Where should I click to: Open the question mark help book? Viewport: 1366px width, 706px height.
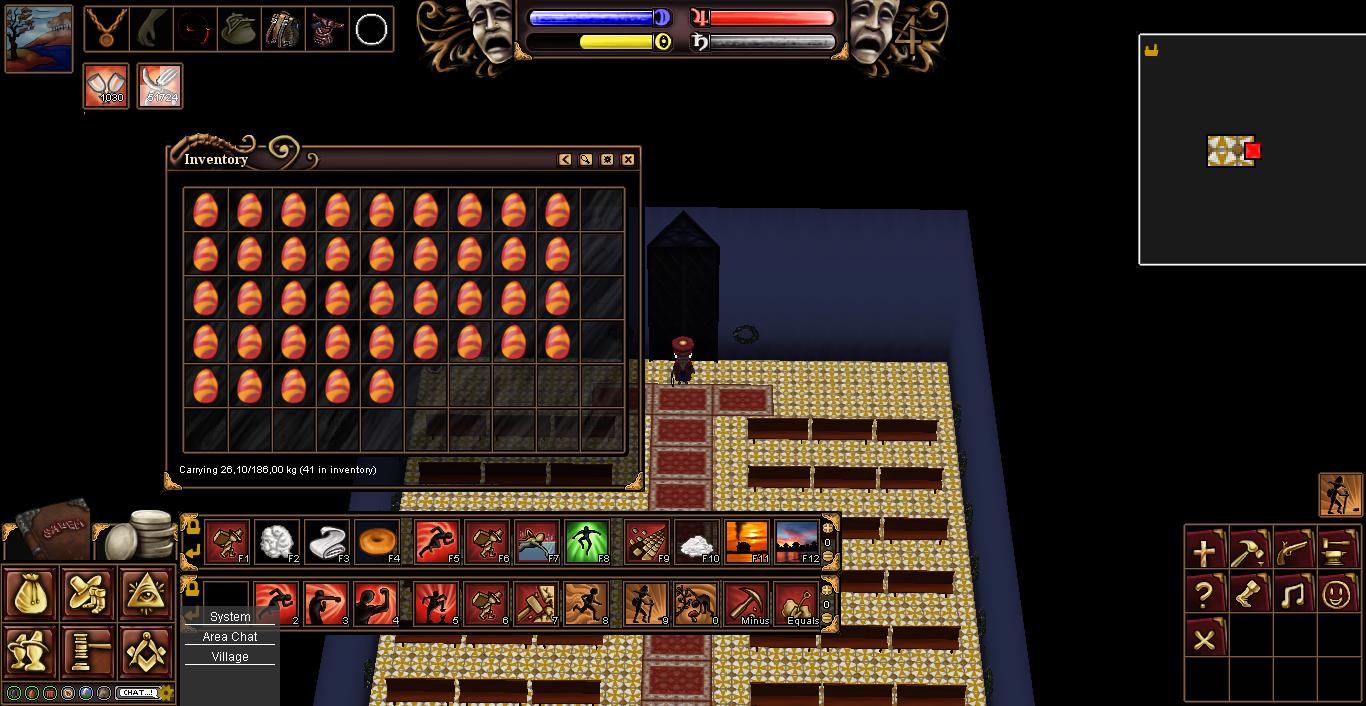(x=1205, y=595)
